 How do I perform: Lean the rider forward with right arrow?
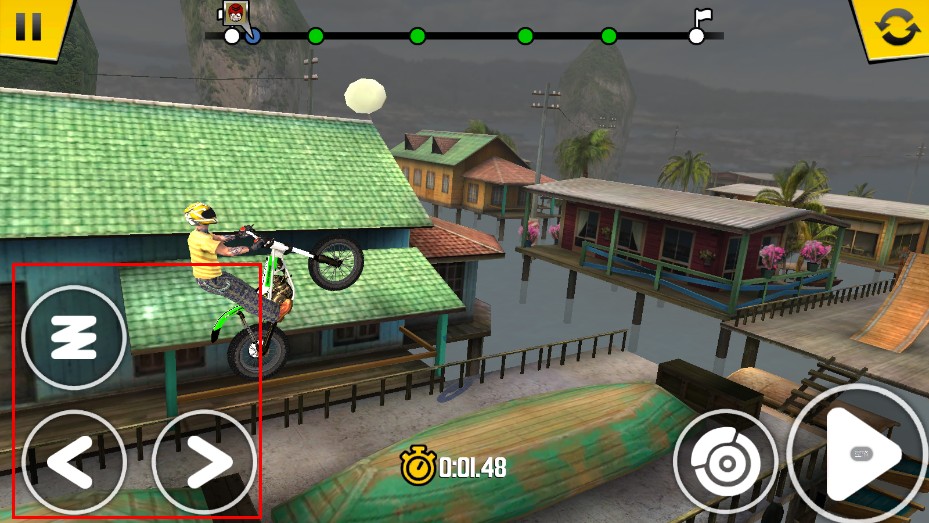(204, 462)
